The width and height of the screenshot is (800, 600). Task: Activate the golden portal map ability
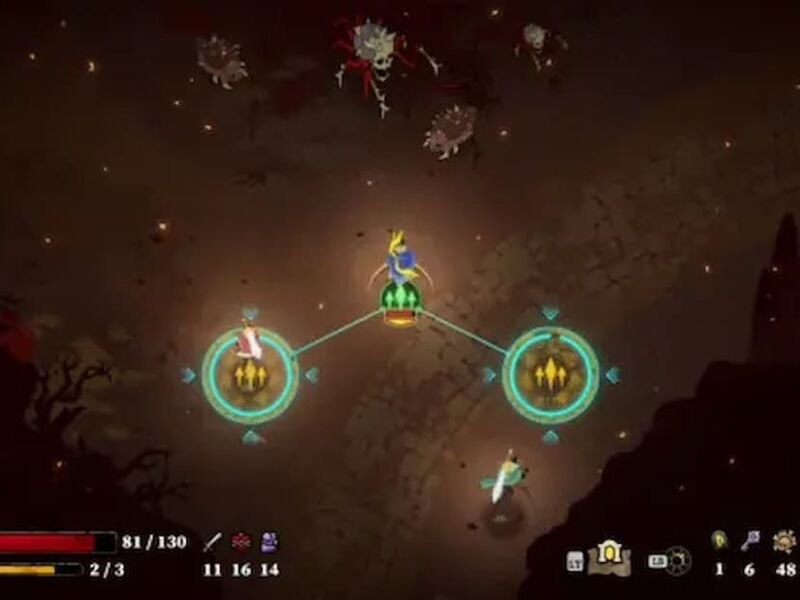608,557
